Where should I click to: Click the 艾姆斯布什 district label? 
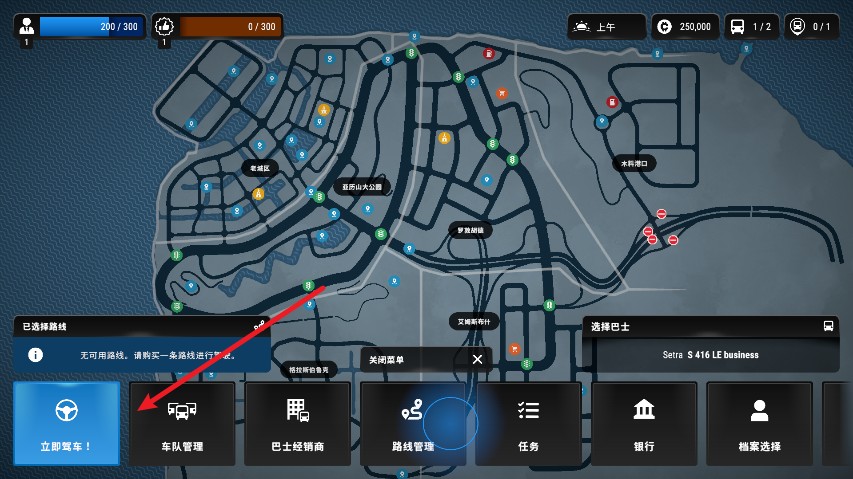(474, 321)
